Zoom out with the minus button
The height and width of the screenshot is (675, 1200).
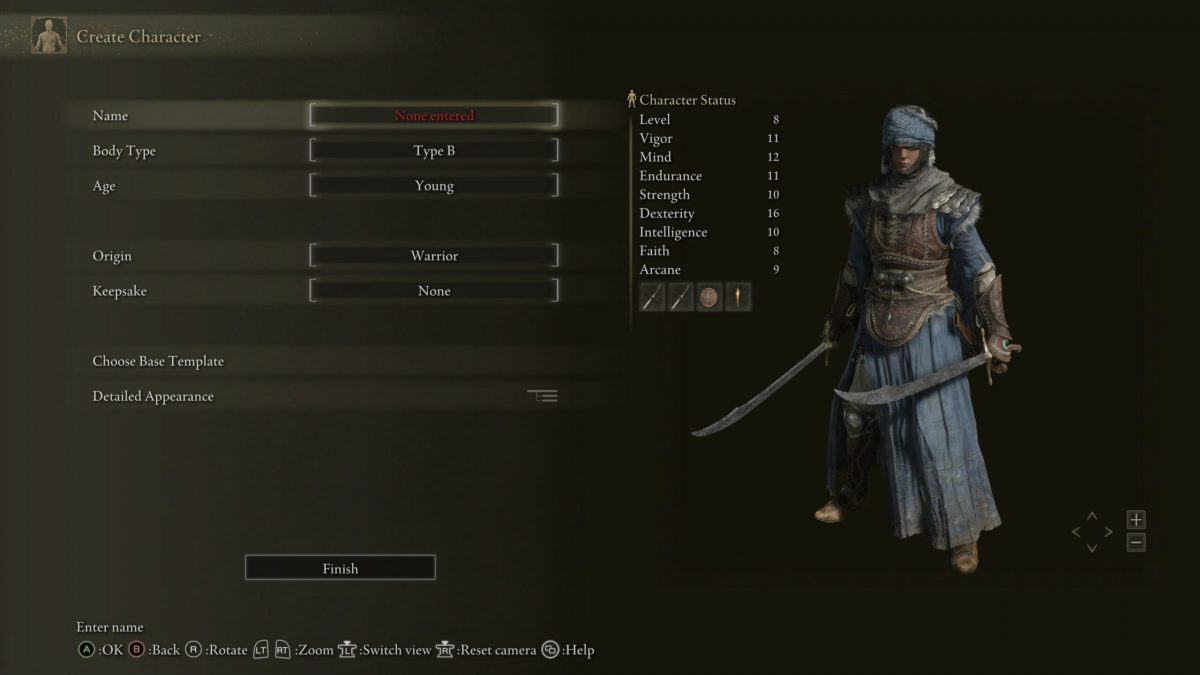click(1136, 543)
